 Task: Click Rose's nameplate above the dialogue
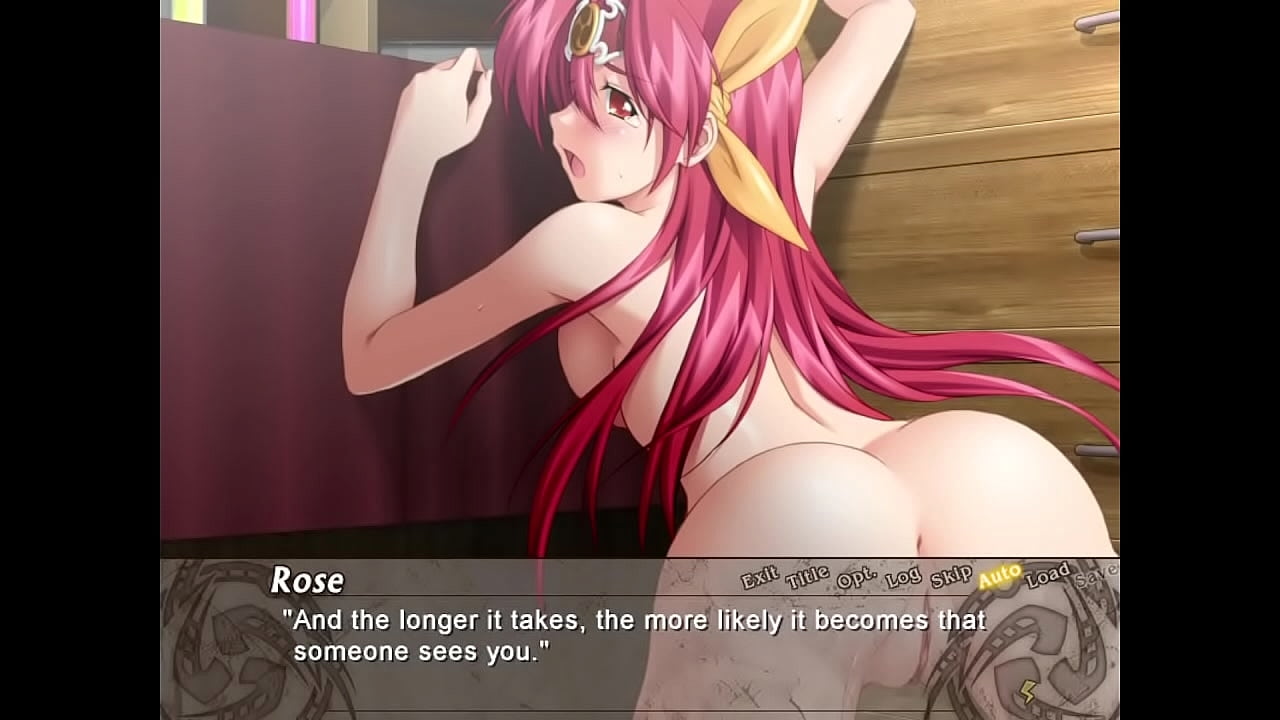[308, 579]
